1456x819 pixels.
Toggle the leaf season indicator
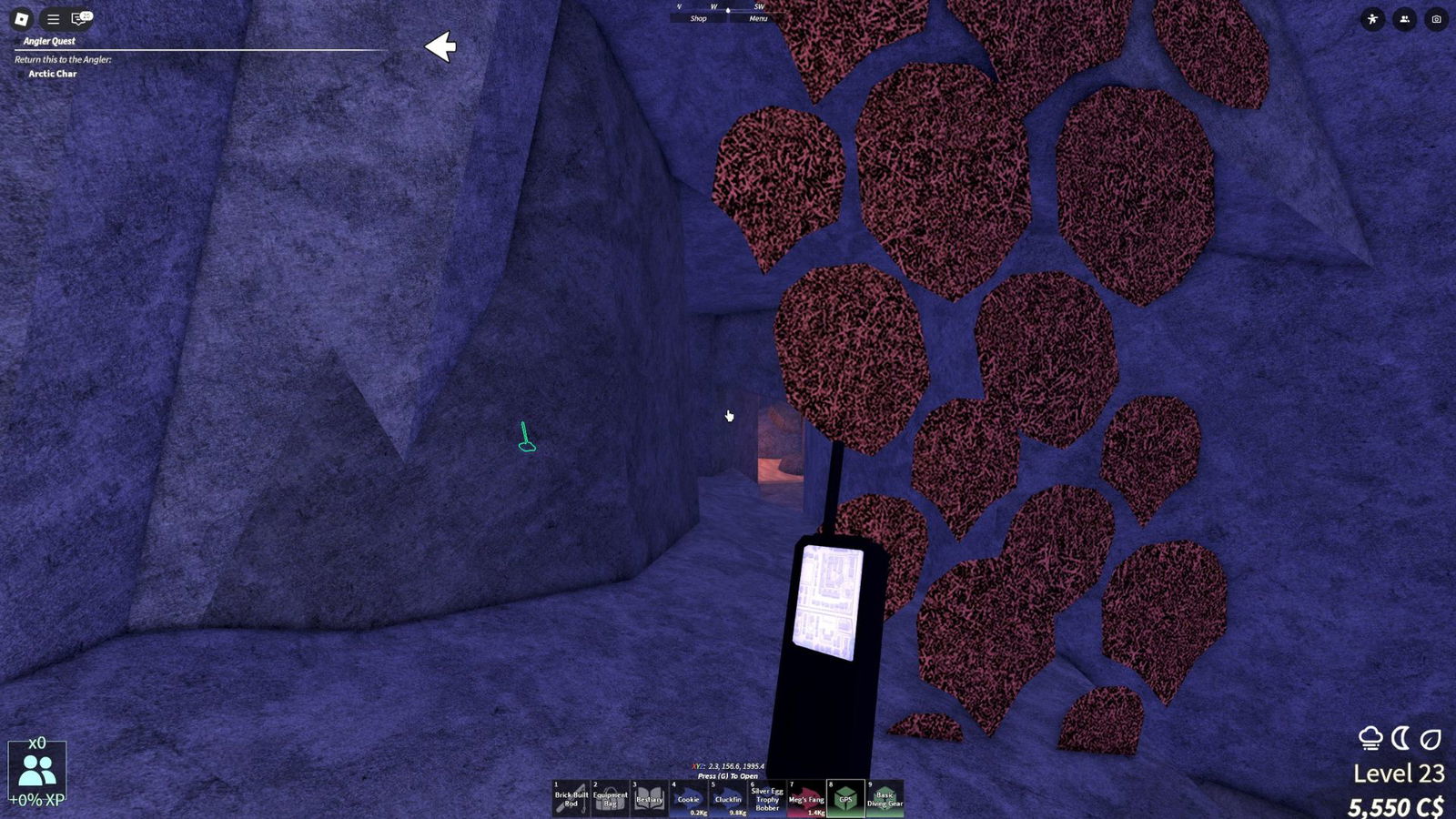pos(1431,737)
